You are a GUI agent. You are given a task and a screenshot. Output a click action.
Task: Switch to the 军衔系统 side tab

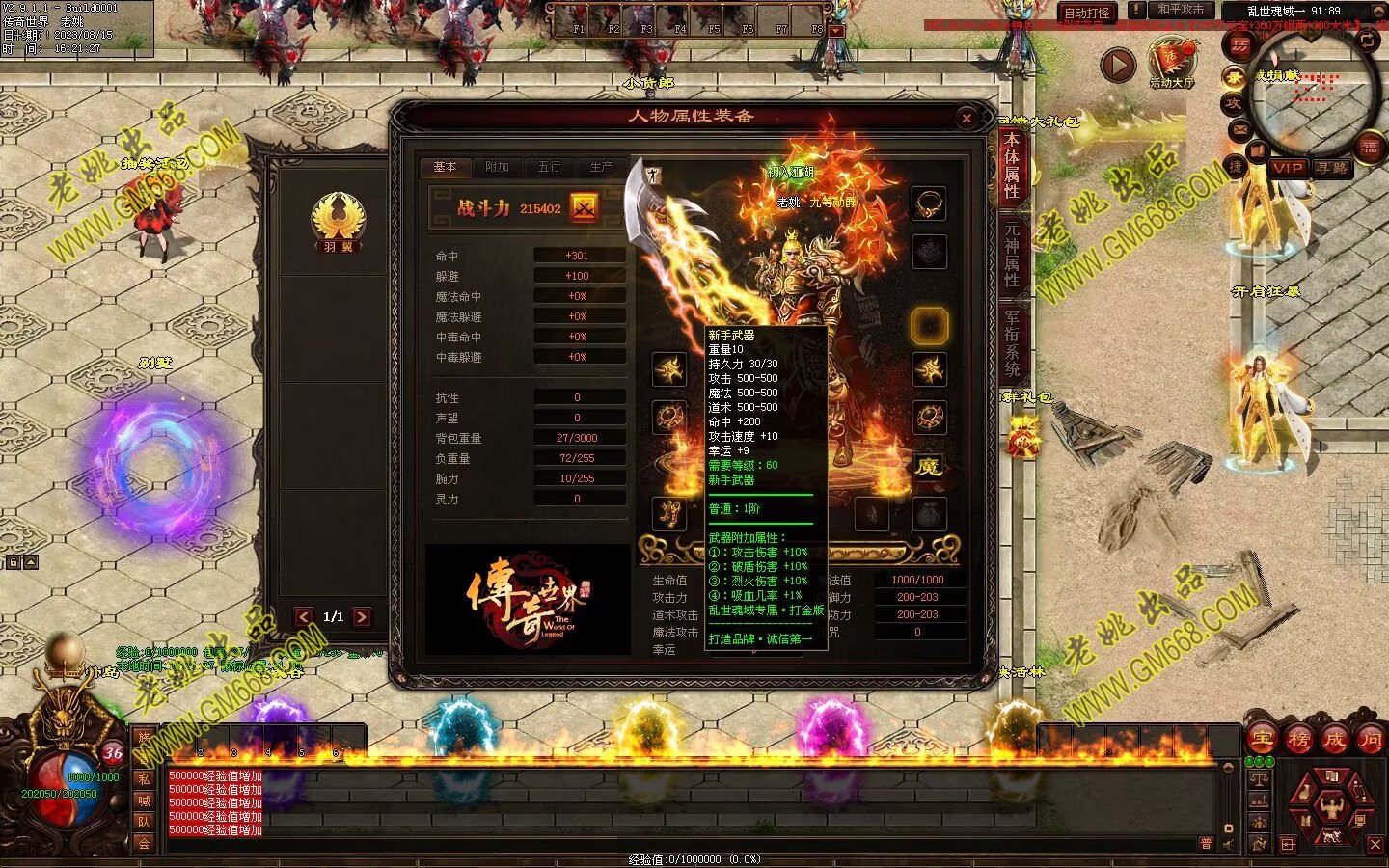[1012, 342]
